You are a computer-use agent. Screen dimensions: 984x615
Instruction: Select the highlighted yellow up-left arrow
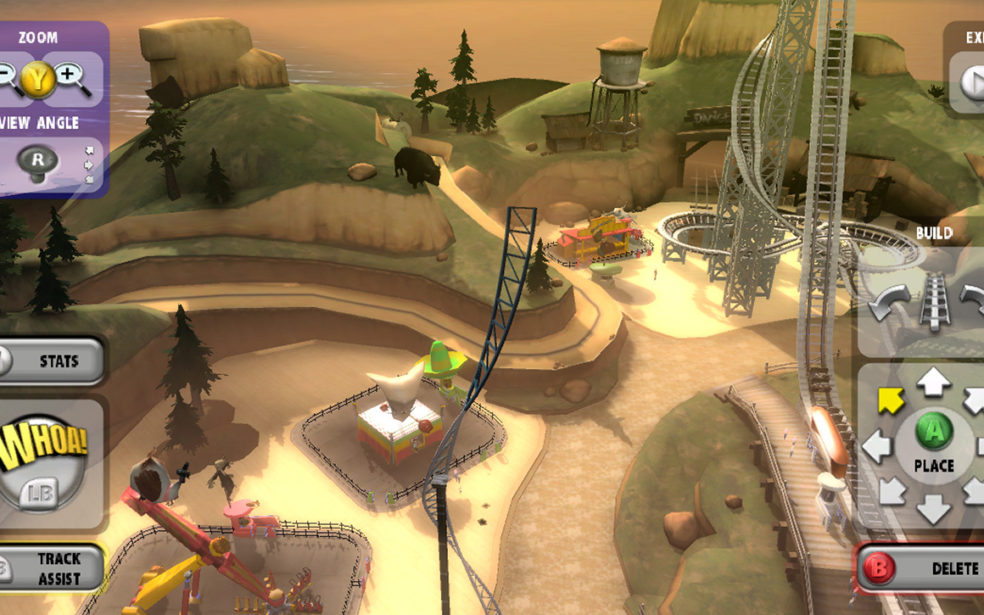[x=890, y=399]
